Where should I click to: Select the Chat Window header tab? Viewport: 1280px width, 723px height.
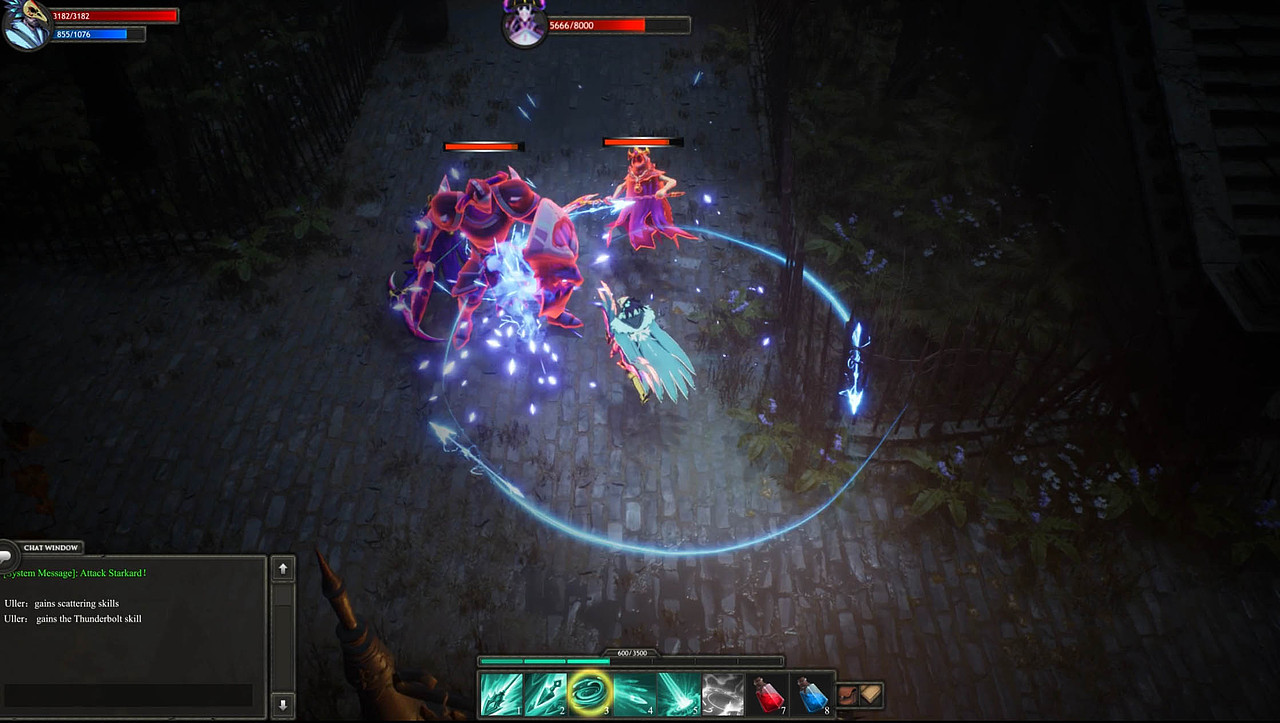(51, 548)
